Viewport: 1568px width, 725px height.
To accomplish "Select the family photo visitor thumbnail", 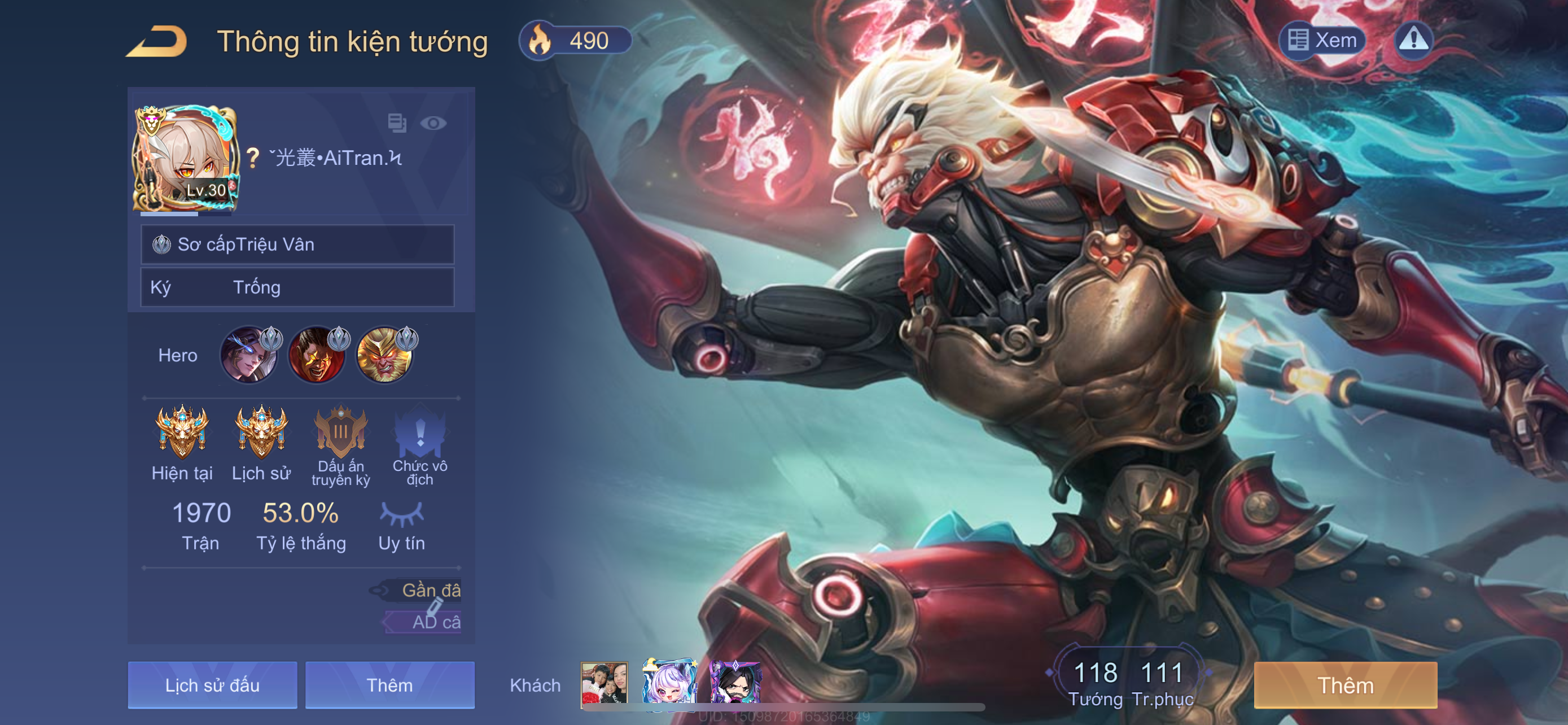I will [x=604, y=684].
